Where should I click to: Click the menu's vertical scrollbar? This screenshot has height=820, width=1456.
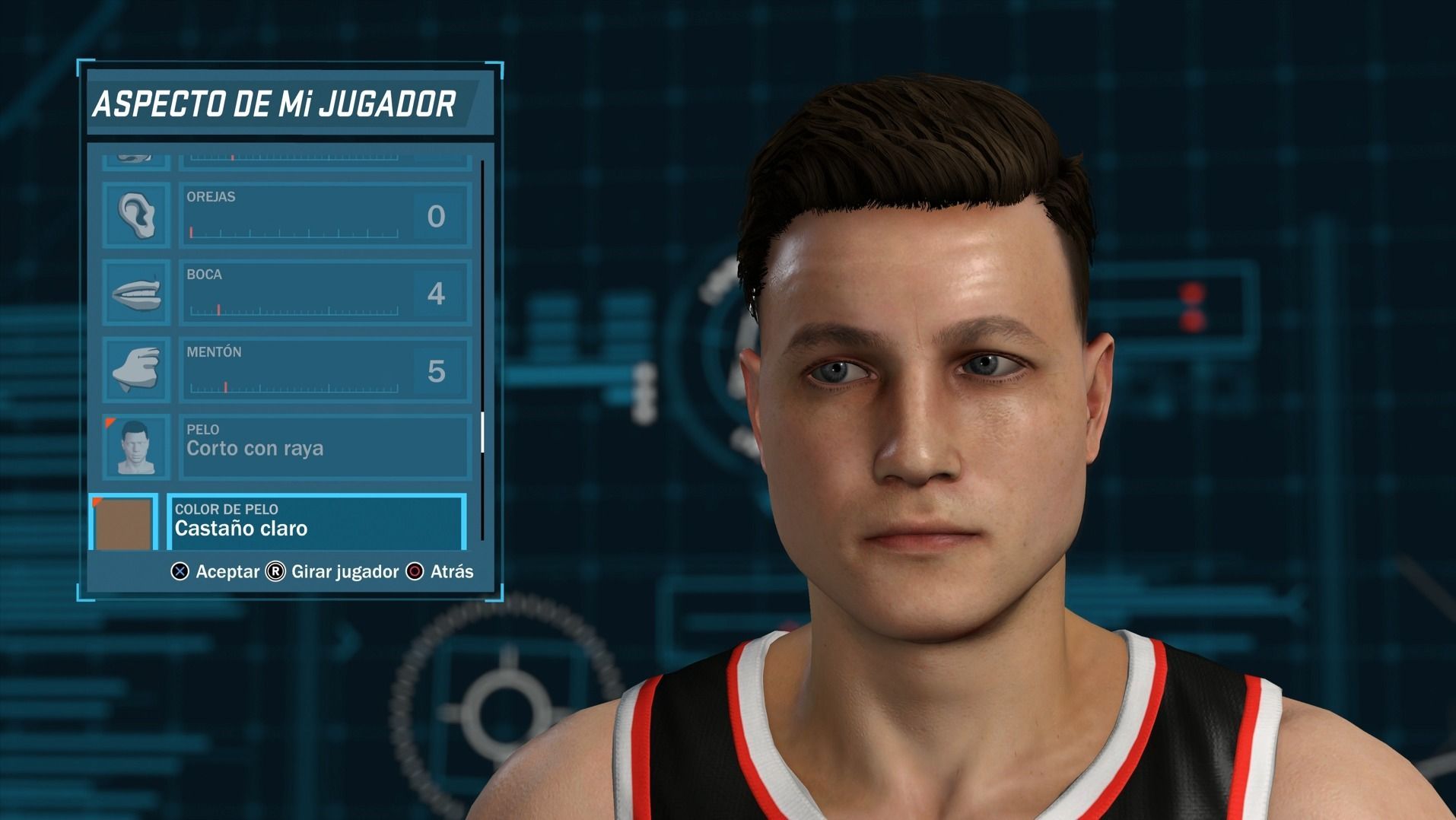pos(482,432)
